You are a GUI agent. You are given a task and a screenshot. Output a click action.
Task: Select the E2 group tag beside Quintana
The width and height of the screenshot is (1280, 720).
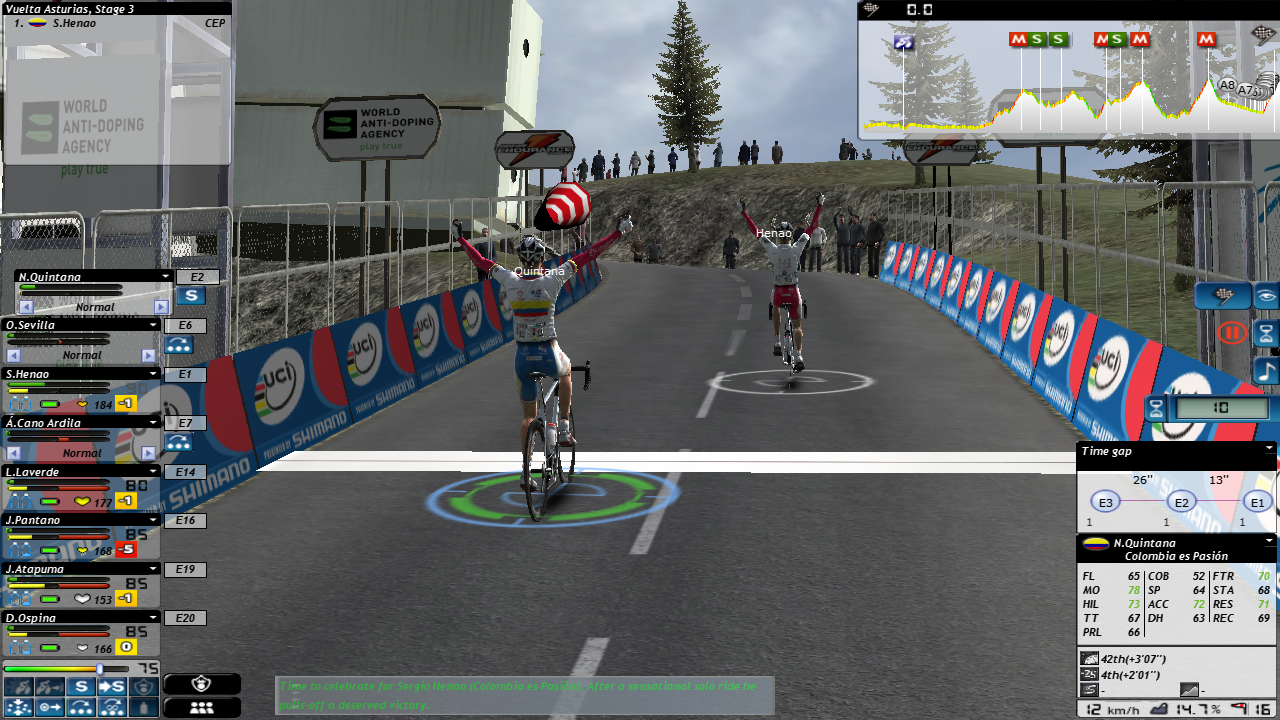point(196,277)
